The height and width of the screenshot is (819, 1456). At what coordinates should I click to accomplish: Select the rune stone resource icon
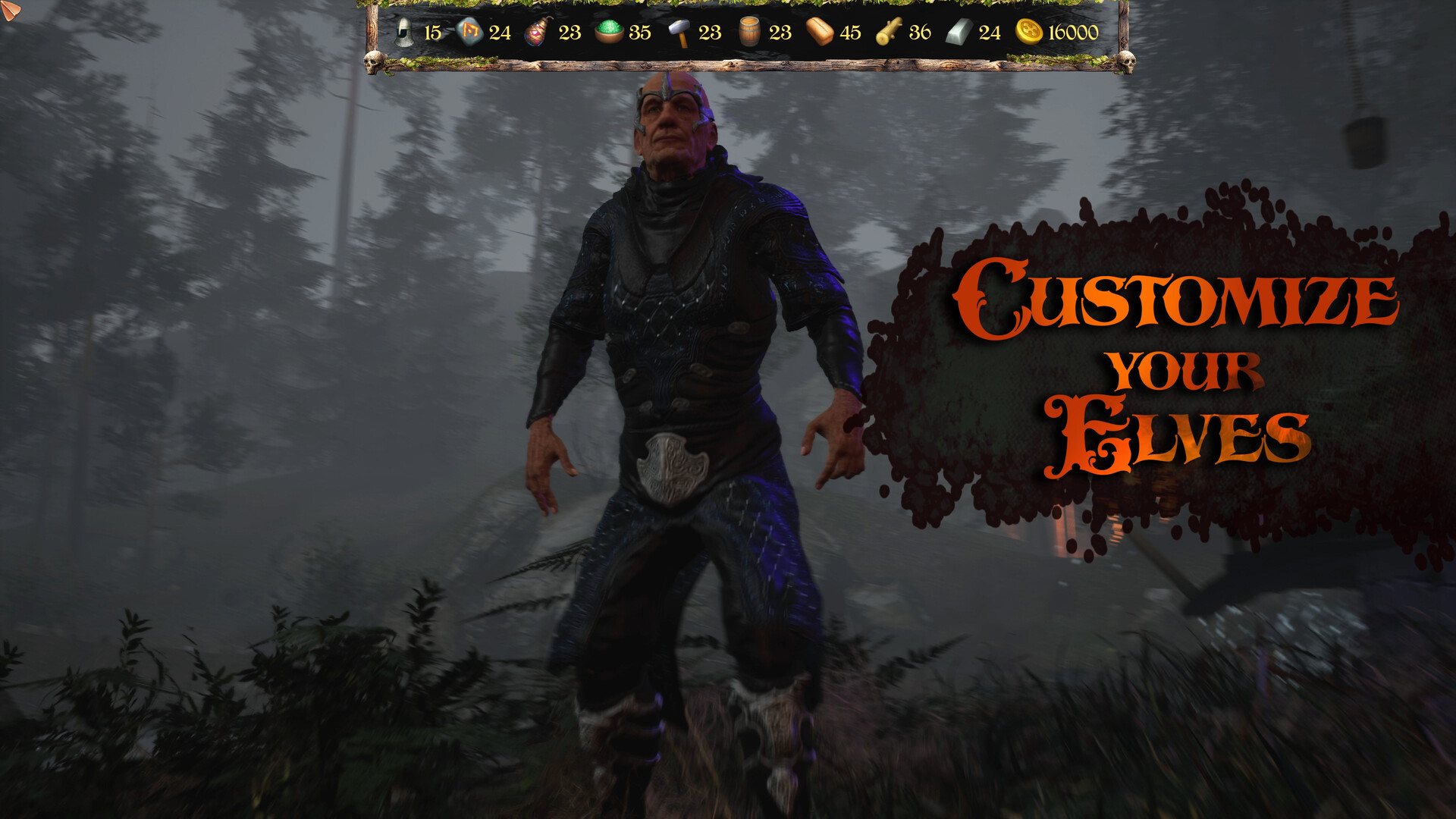[x=469, y=33]
